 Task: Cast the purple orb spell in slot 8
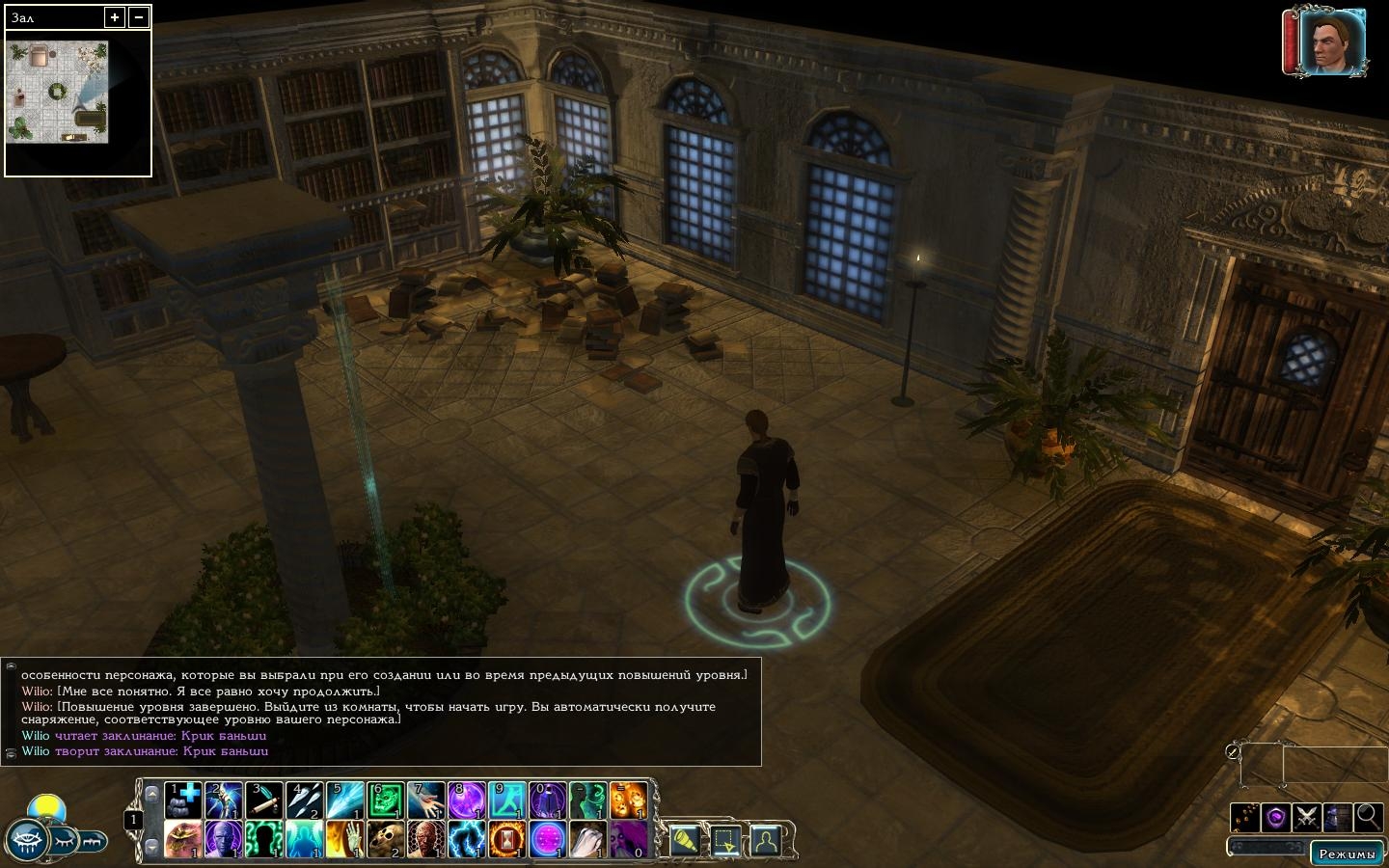point(467,800)
